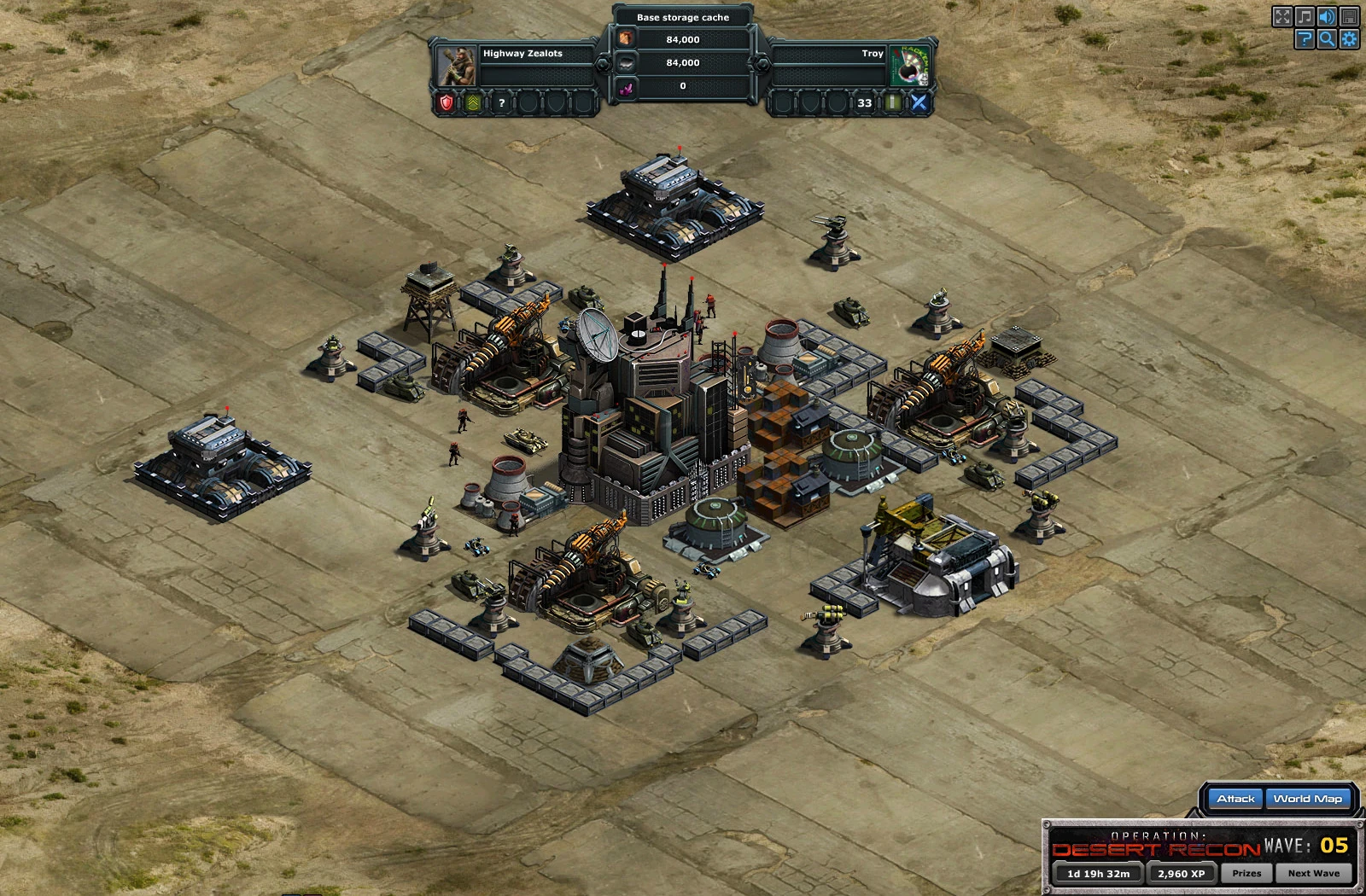The height and width of the screenshot is (896, 1366).
Task: Click the red shield badge
Action: tap(446, 103)
